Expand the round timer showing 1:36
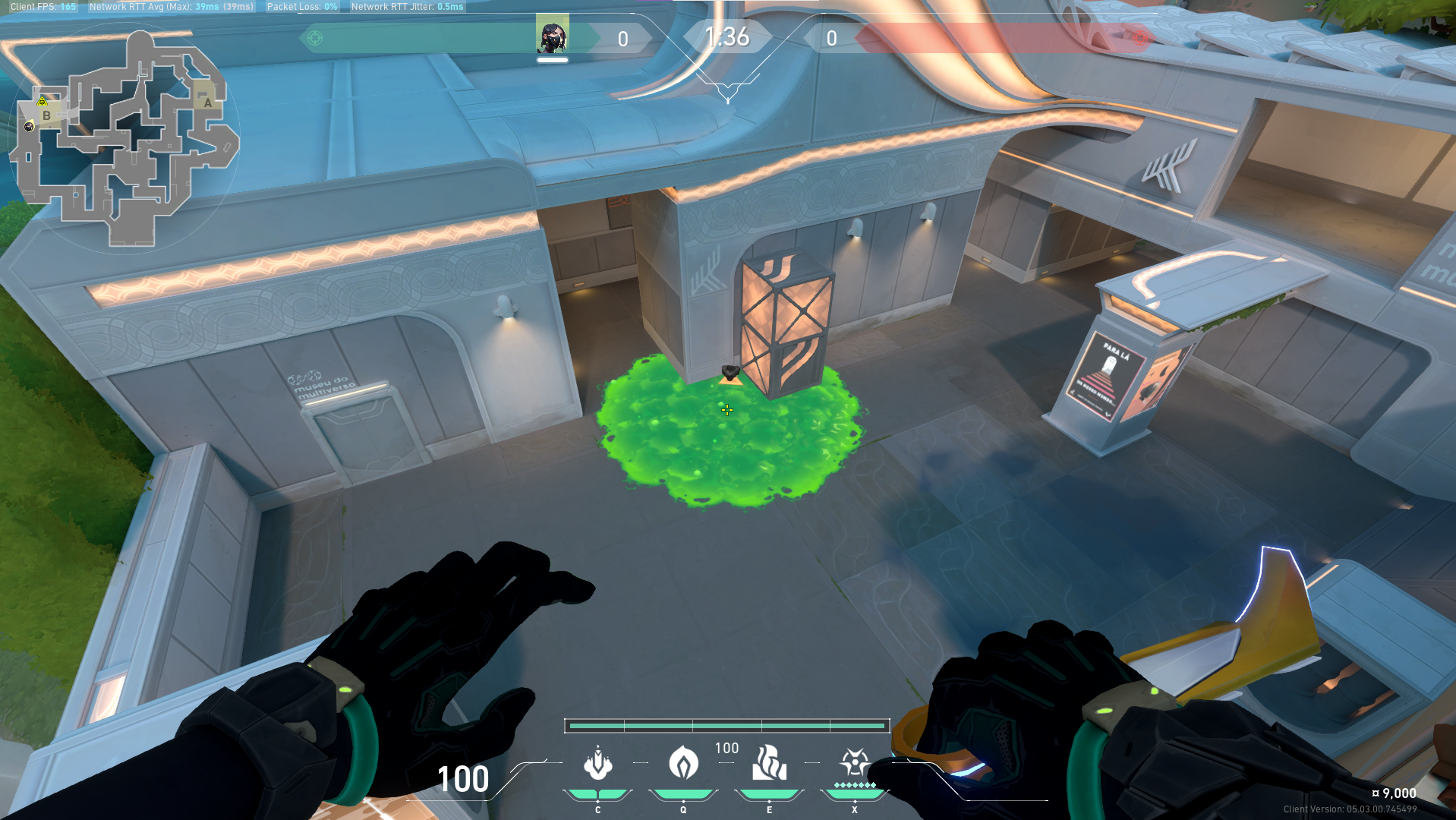Screen dimensions: 1456x820 click(726, 36)
